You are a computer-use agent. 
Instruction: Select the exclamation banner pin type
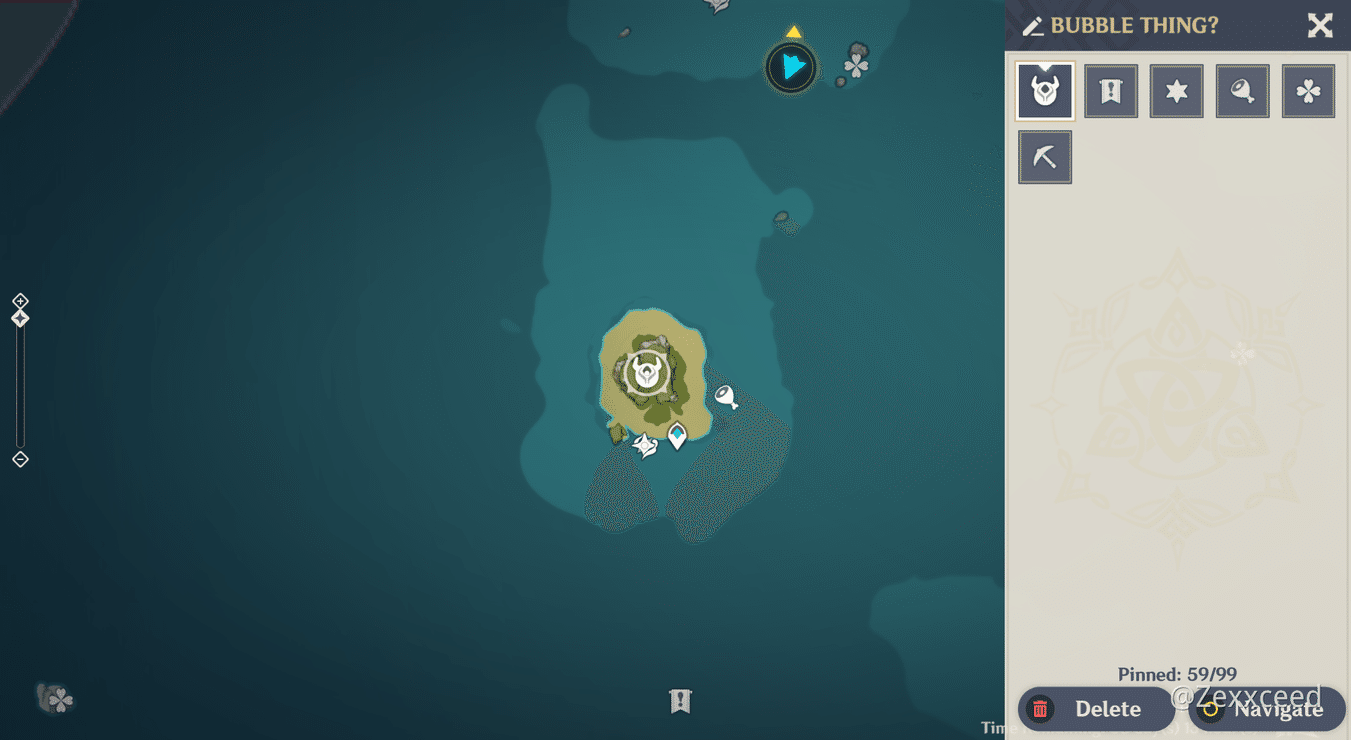[x=1111, y=90]
